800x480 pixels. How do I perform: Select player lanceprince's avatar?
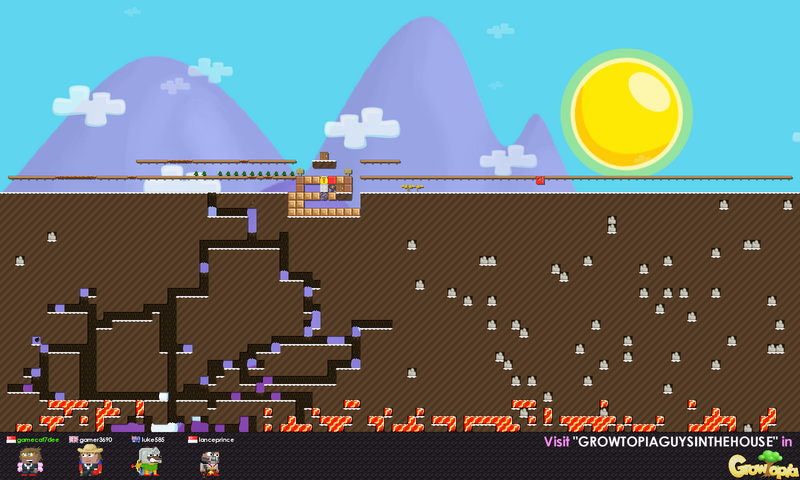(x=210, y=462)
